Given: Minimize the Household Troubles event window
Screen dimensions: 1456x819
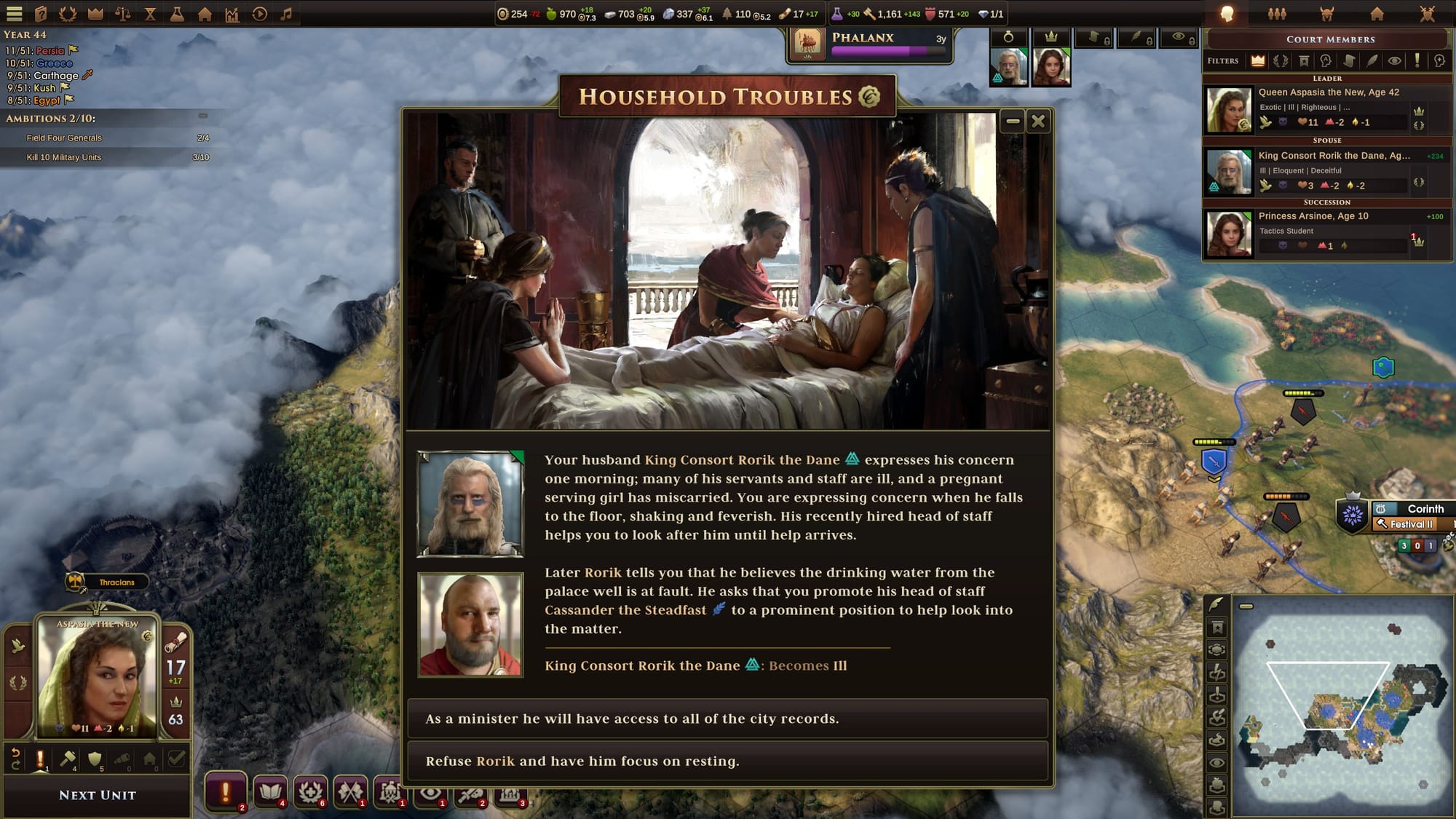Looking at the screenshot, I should pyautogui.click(x=1012, y=122).
